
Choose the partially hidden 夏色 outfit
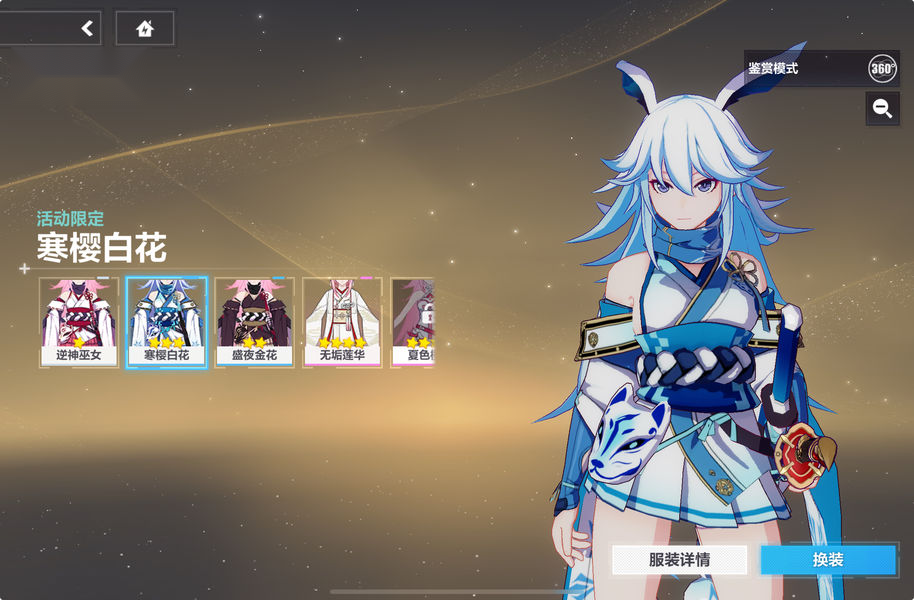(413, 322)
